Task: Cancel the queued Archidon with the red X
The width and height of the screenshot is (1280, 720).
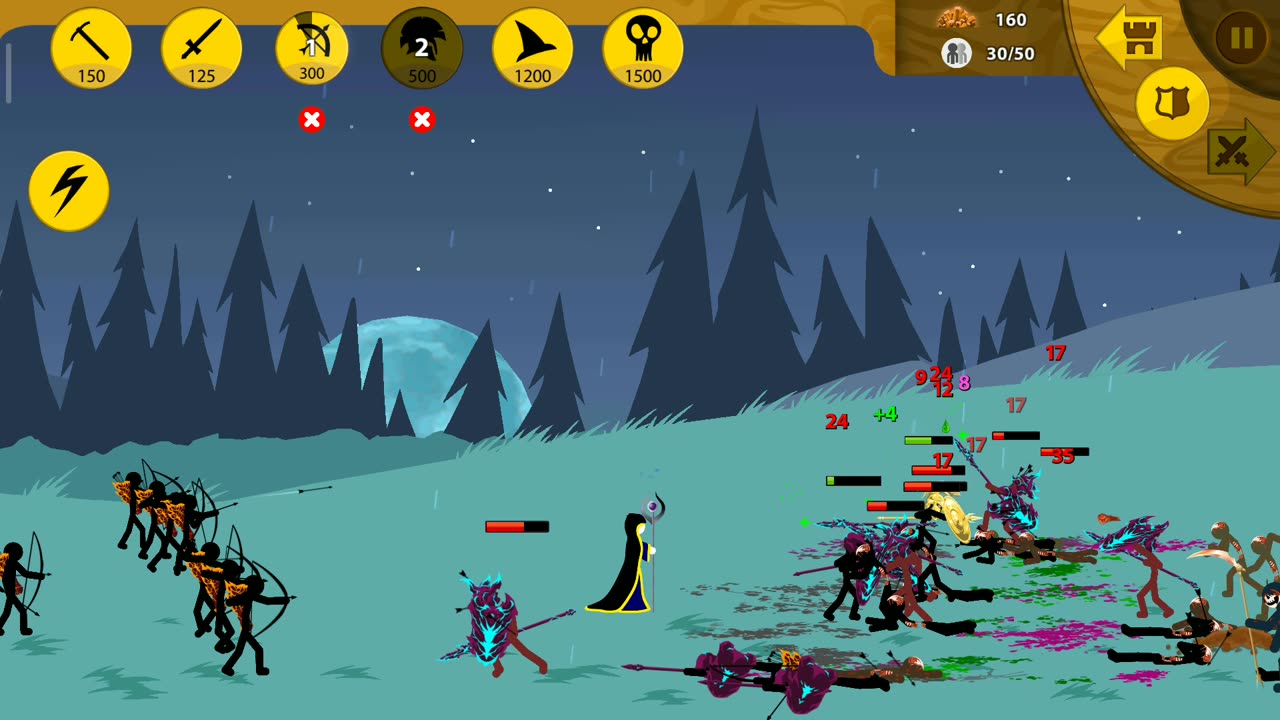Action: (312, 120)
